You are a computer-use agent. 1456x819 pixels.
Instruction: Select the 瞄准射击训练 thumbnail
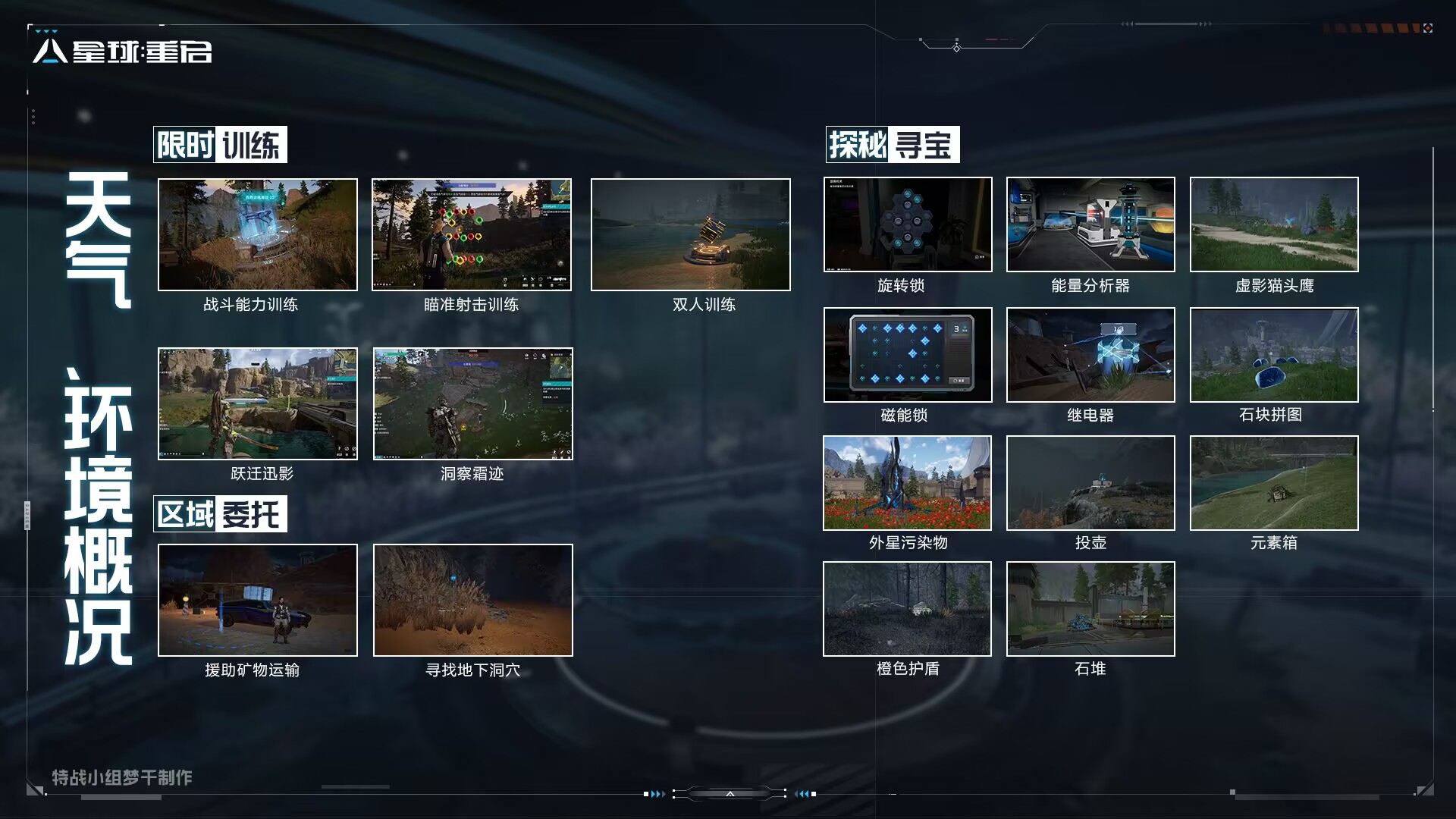471,234
